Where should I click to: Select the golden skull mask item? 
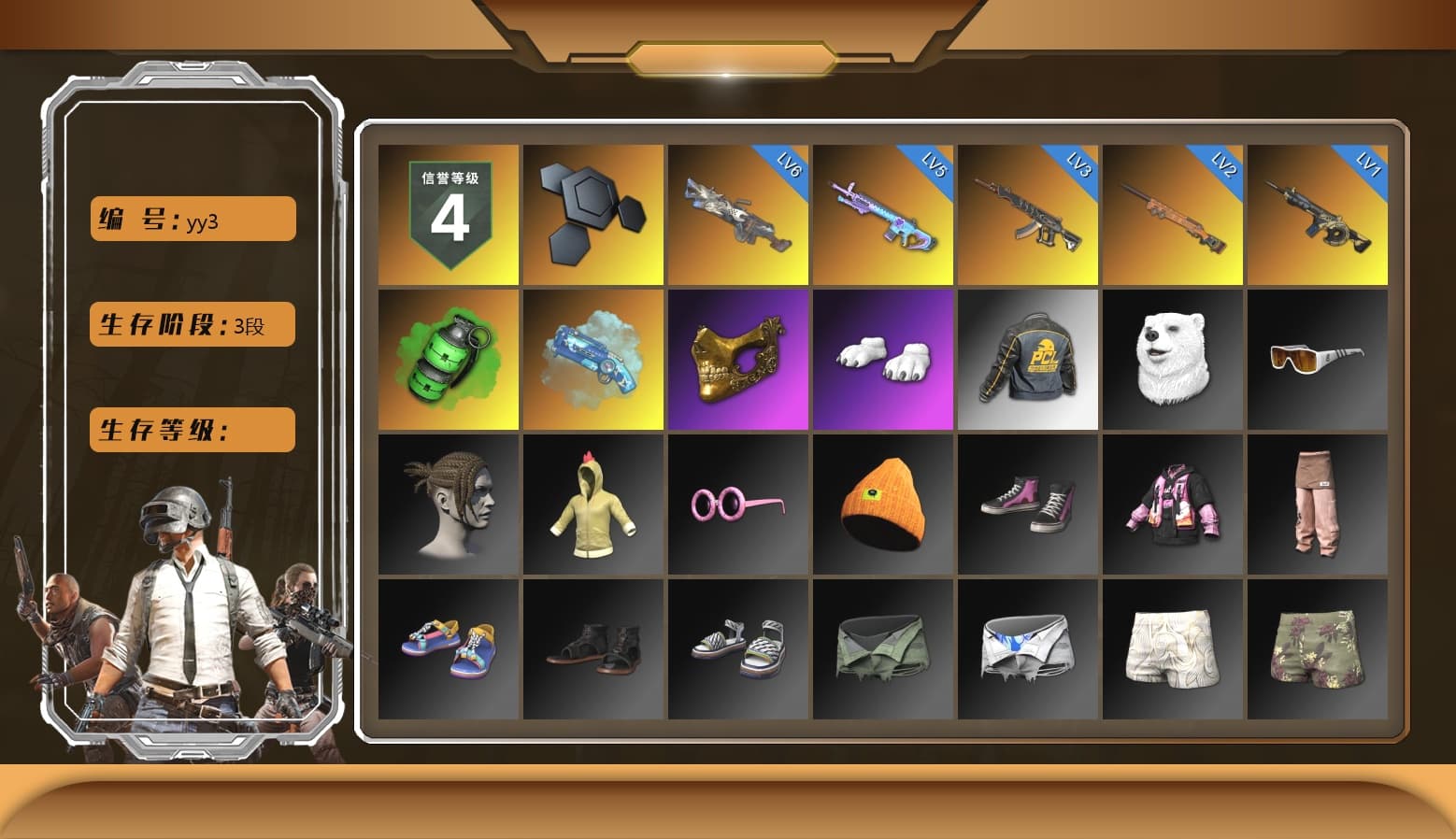coord(737,360)
